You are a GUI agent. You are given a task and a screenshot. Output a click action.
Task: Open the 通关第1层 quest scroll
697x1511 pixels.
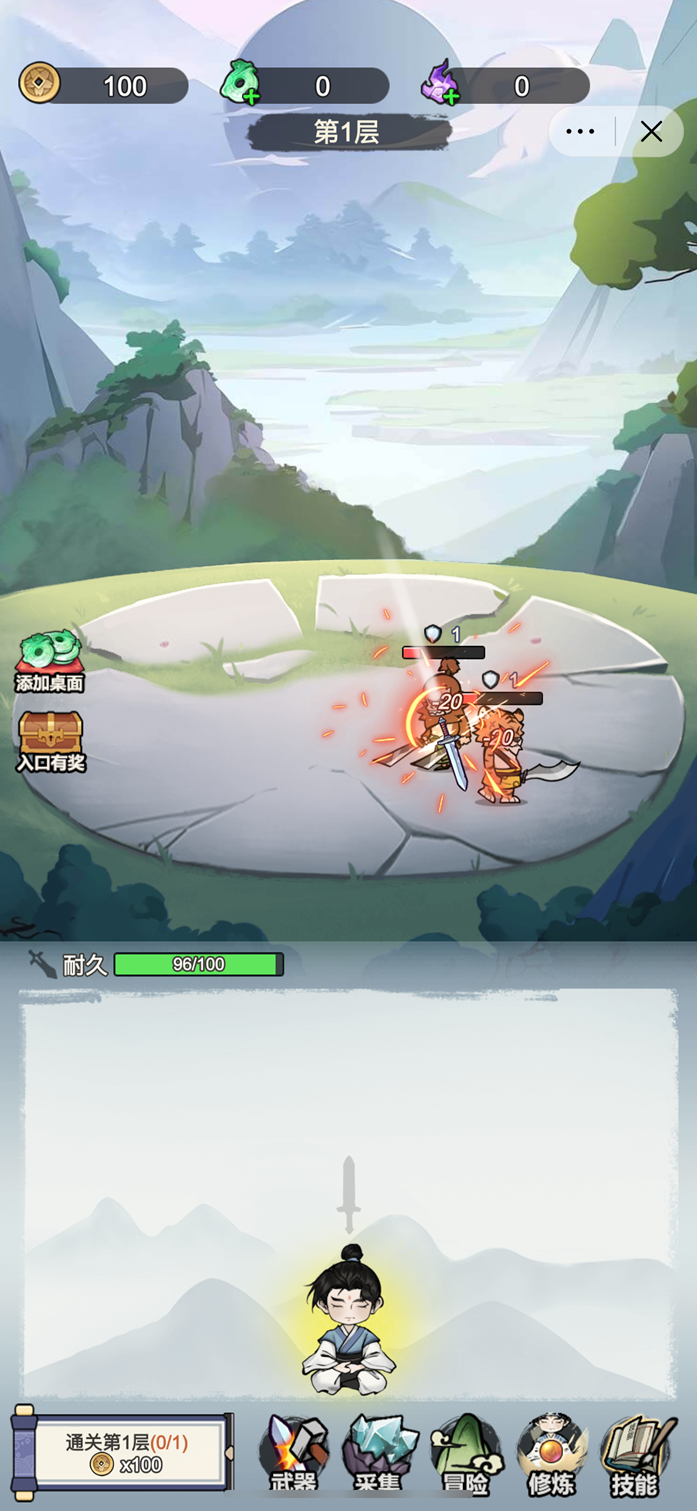tap(124, 1453)
